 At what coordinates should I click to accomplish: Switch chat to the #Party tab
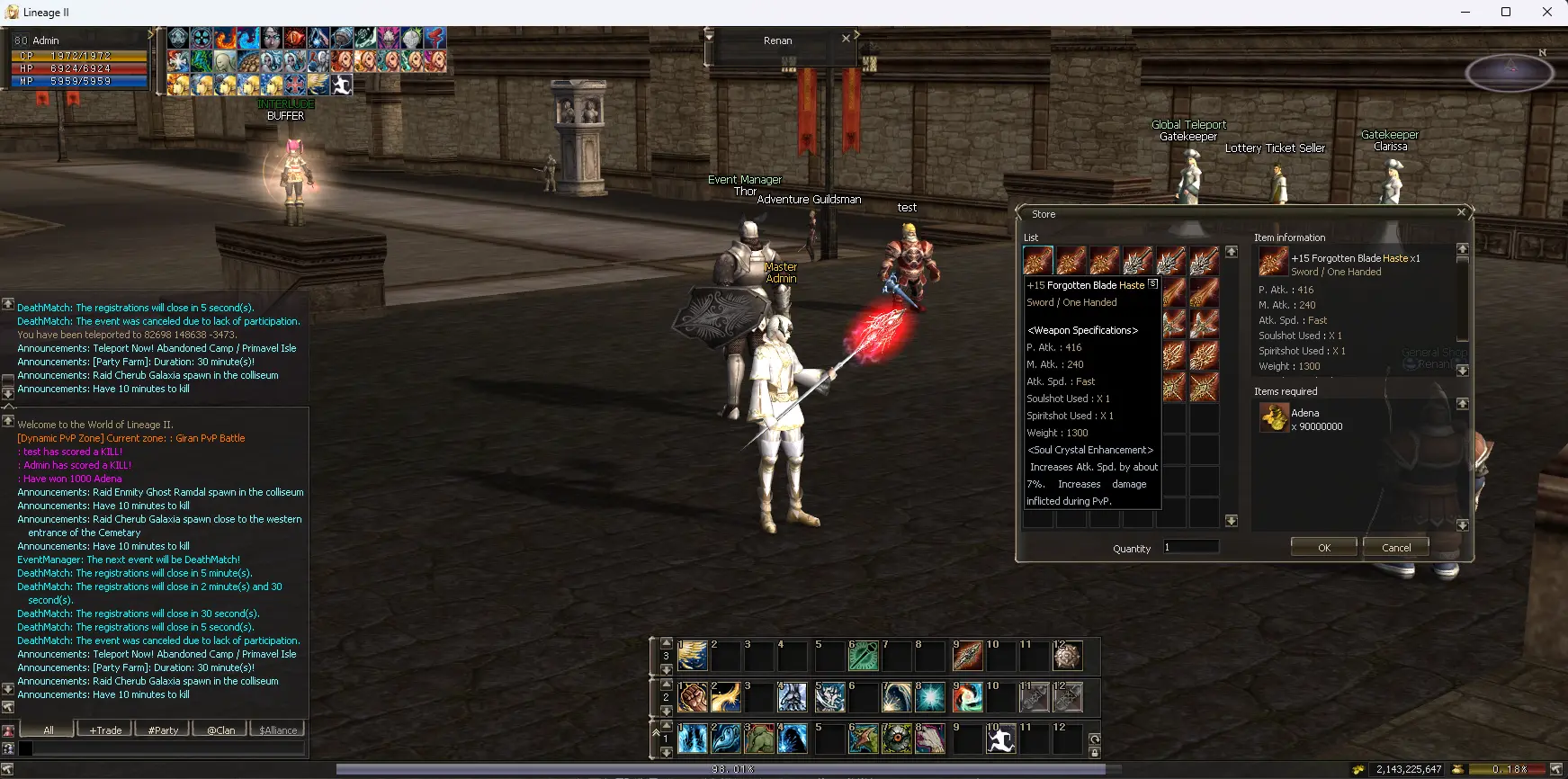tap(163, 730)
